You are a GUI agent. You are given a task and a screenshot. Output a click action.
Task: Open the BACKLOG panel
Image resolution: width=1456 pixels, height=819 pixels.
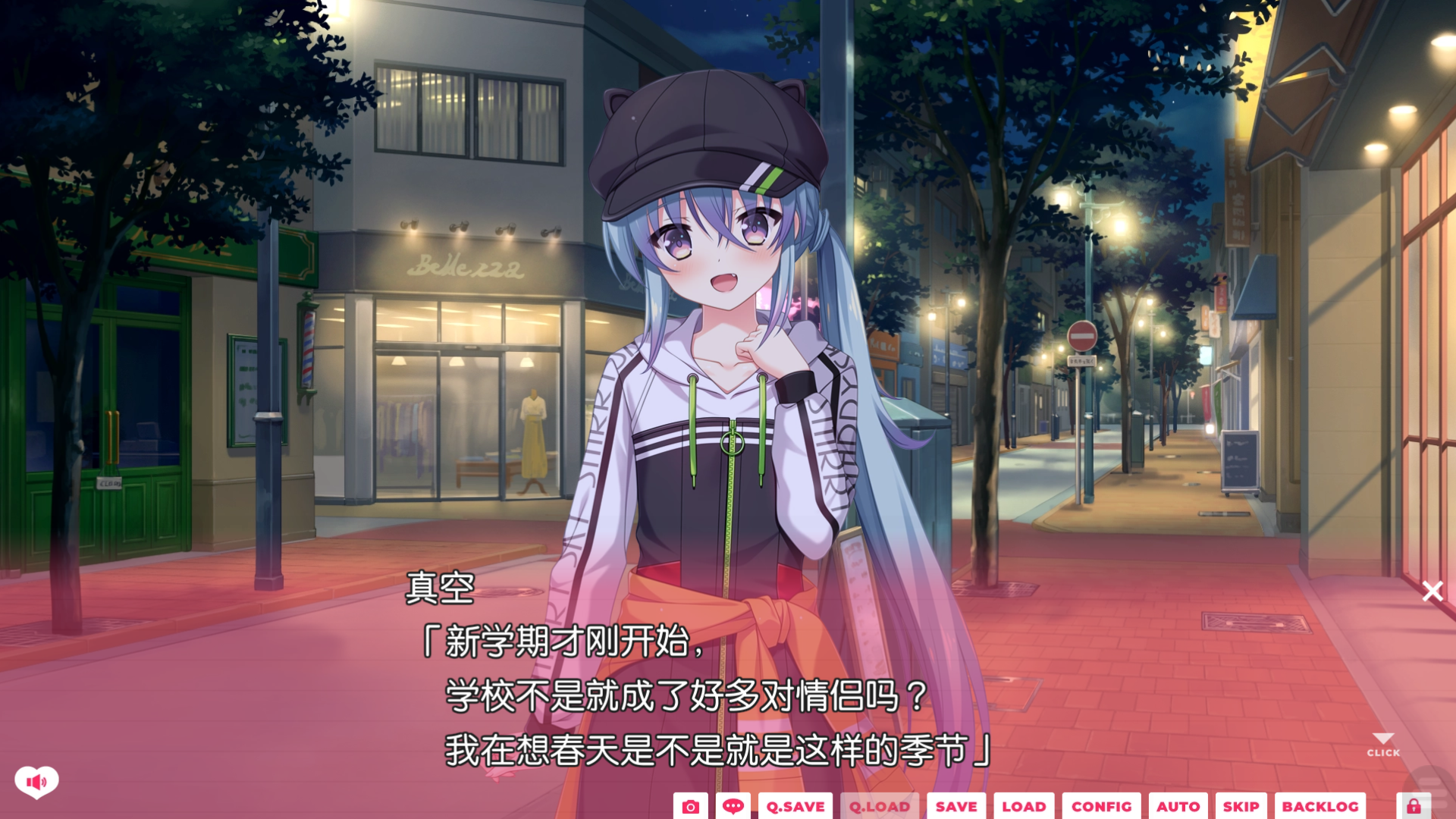1321,807
